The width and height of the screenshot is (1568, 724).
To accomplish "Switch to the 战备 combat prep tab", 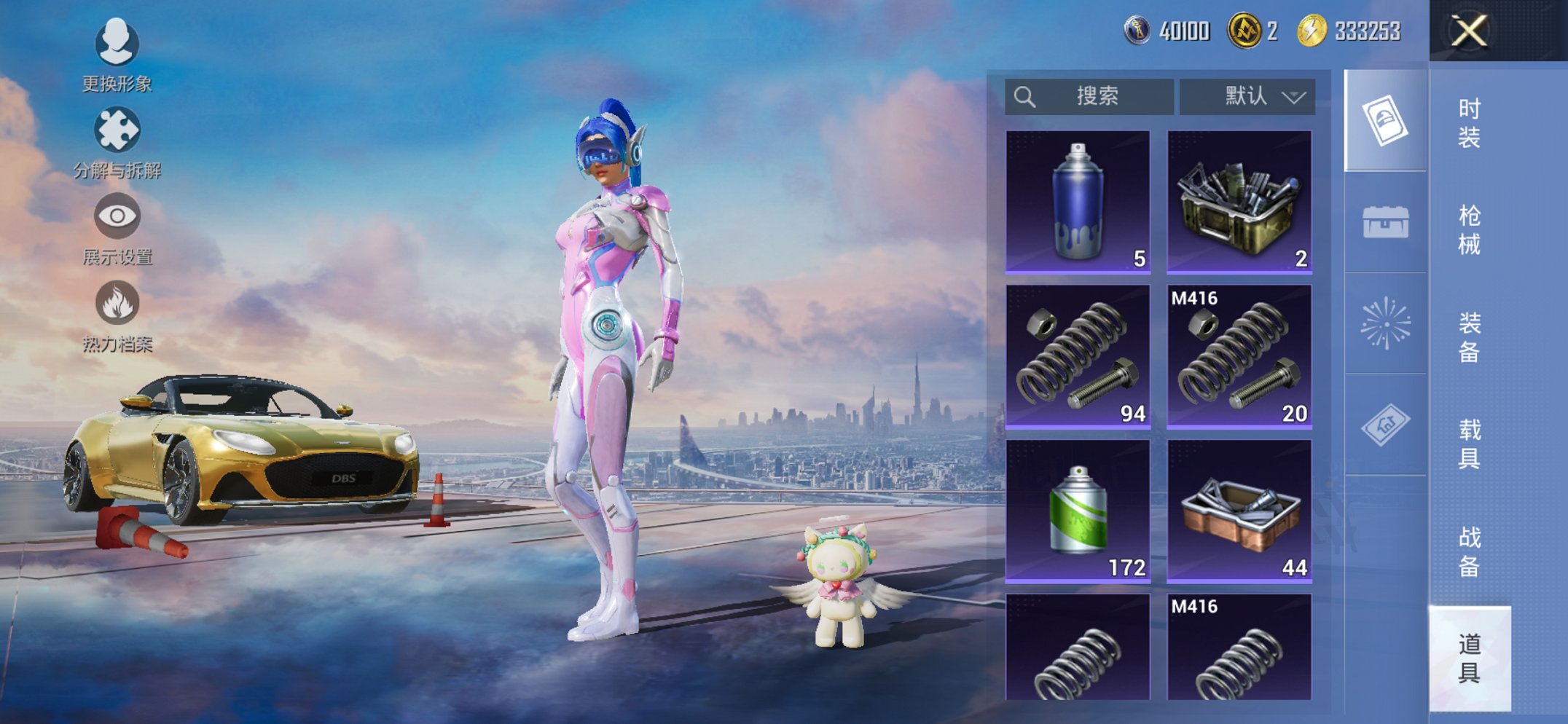I will click(x=1469, y=551).
